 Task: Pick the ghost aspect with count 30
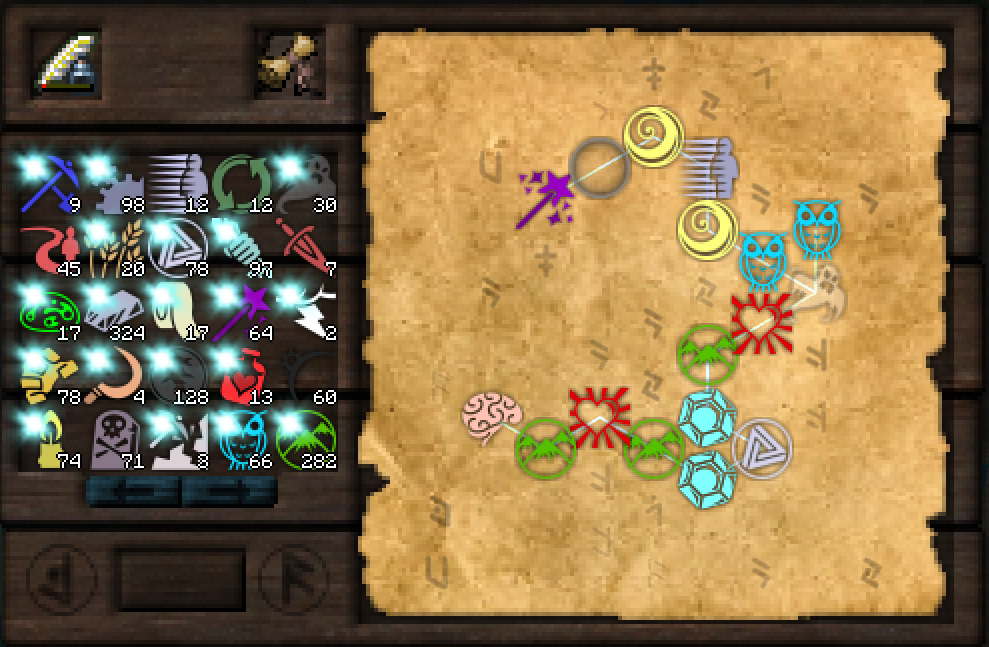click(305, 183)
